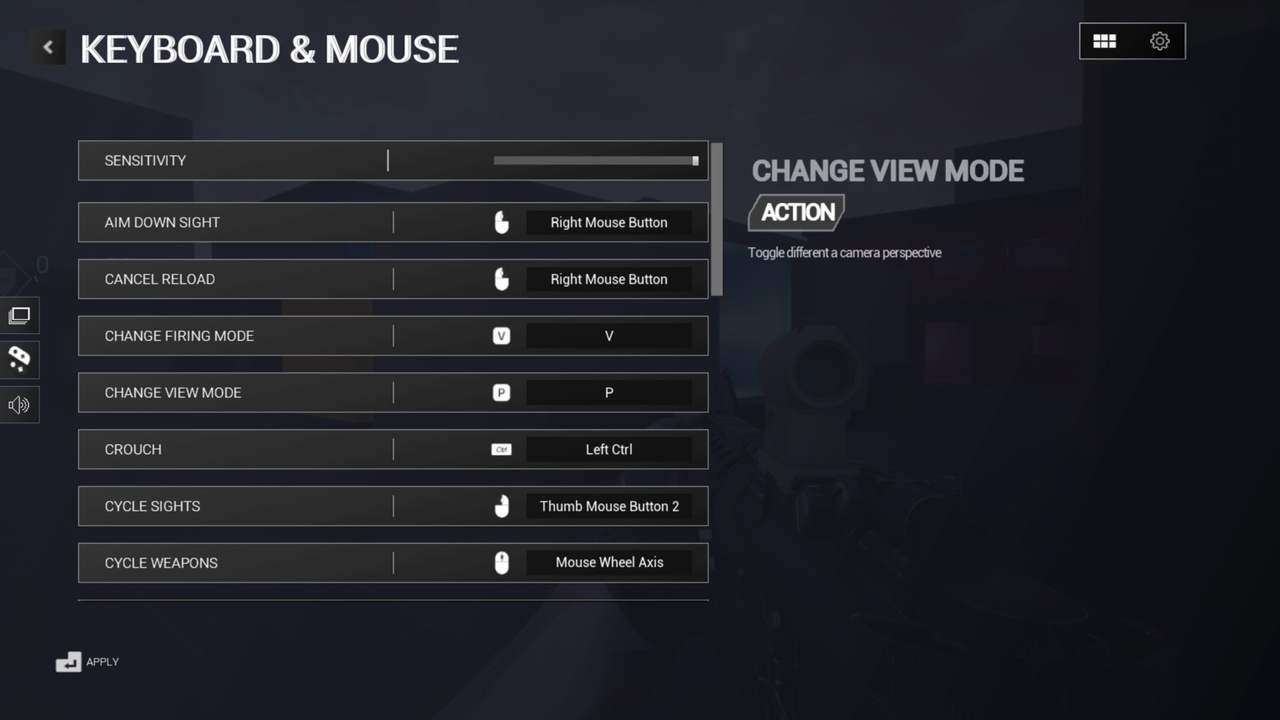Select the Cycle Weapons binding field
1280x720 pixels.
(609, 562)
